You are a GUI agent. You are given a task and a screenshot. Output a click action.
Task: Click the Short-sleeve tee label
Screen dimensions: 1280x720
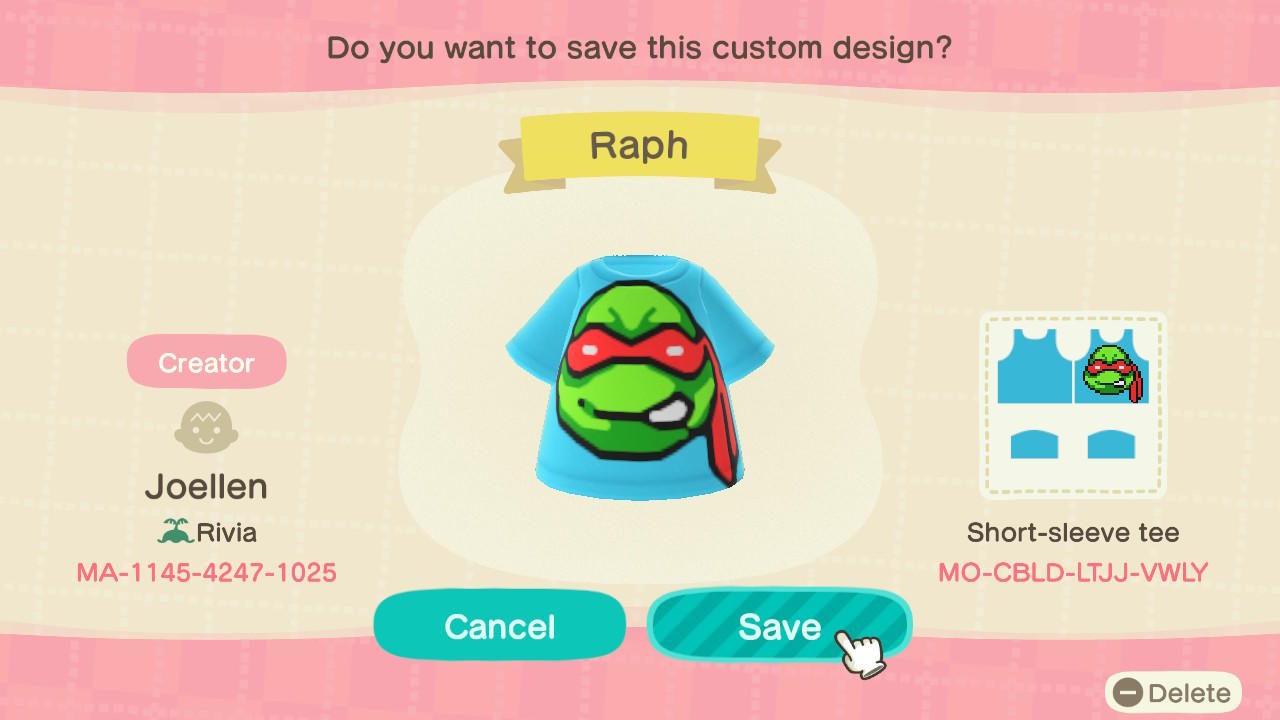pos(1071,532)
